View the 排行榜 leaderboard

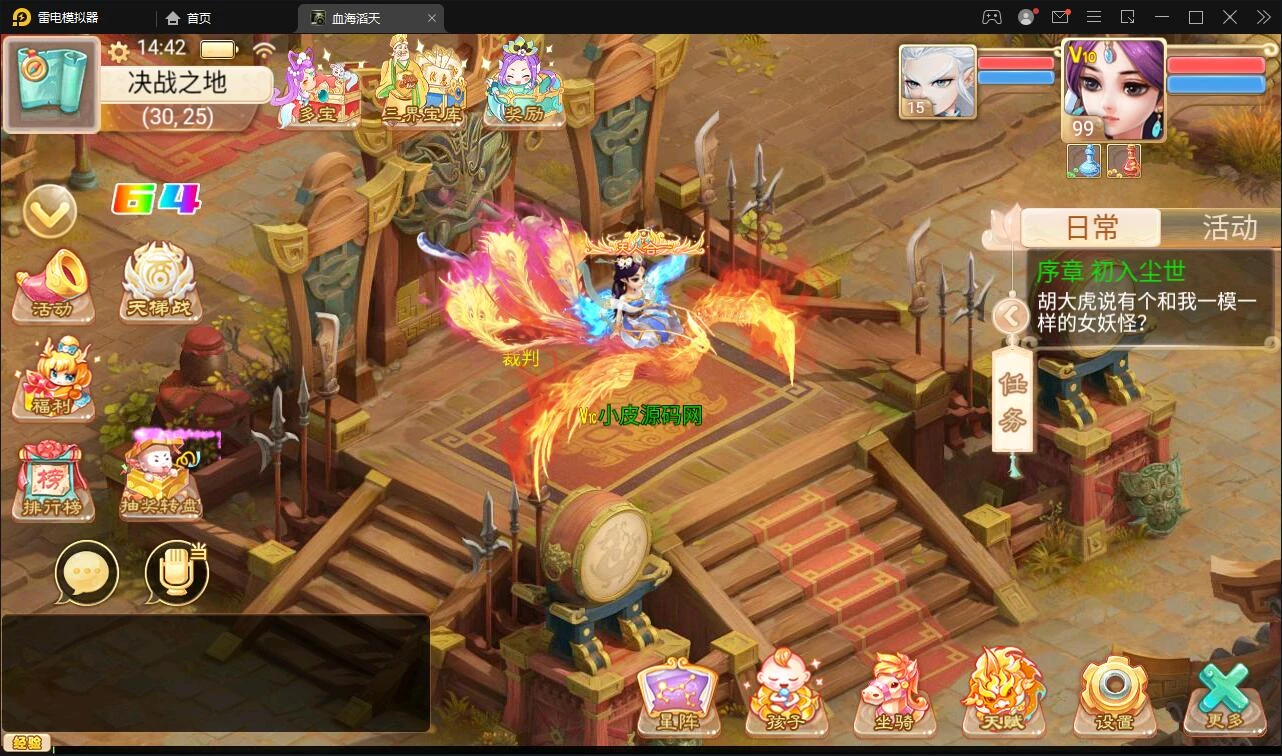tap(54, 482)
